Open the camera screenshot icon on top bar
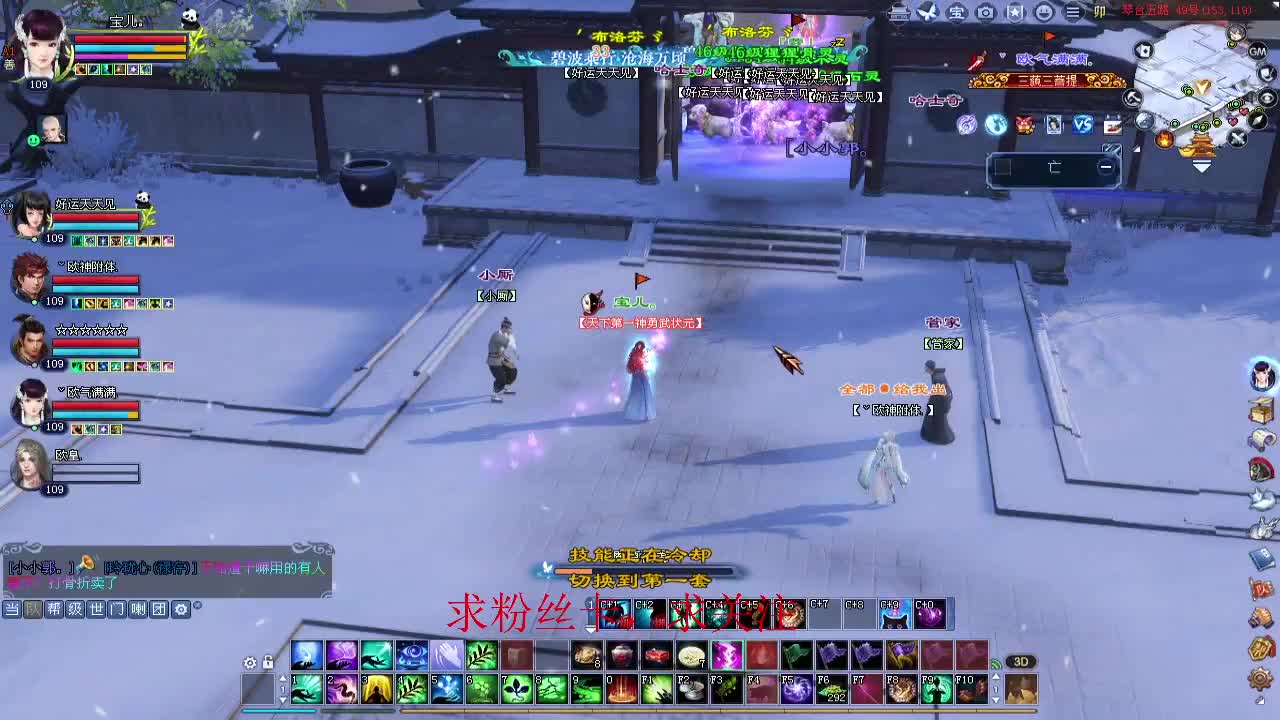This screenshot has width=1280, height=720. pyautogui.click(x=984, y=13)
